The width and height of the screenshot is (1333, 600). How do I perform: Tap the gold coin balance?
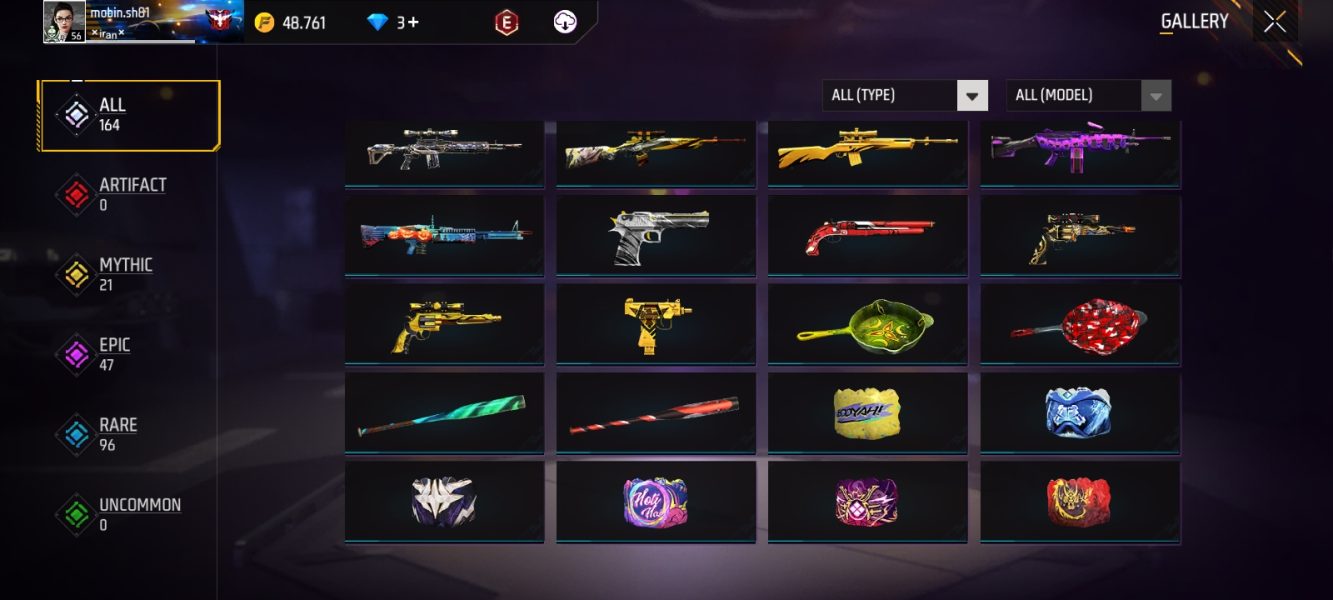pyautogui.click(x=291, y=22)
